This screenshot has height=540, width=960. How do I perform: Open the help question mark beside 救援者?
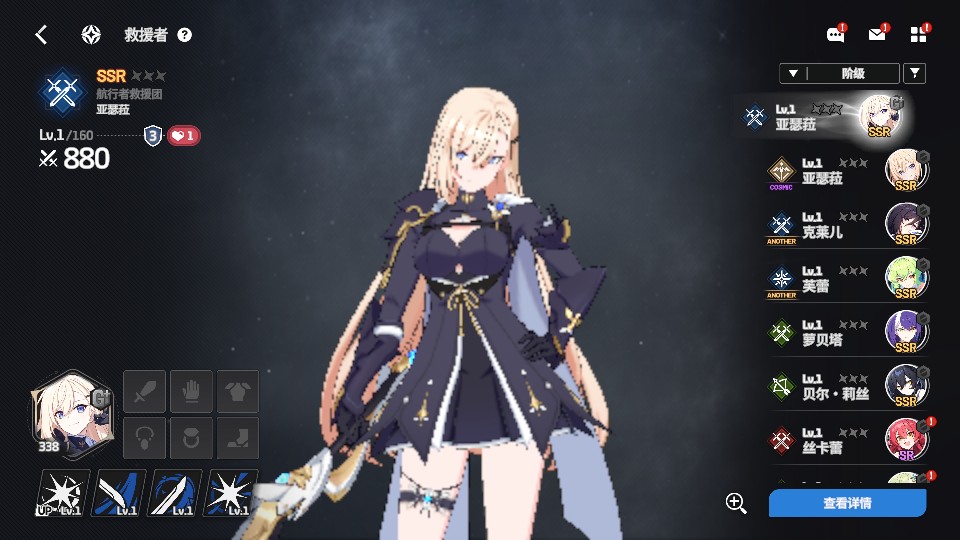click(184, 35)
